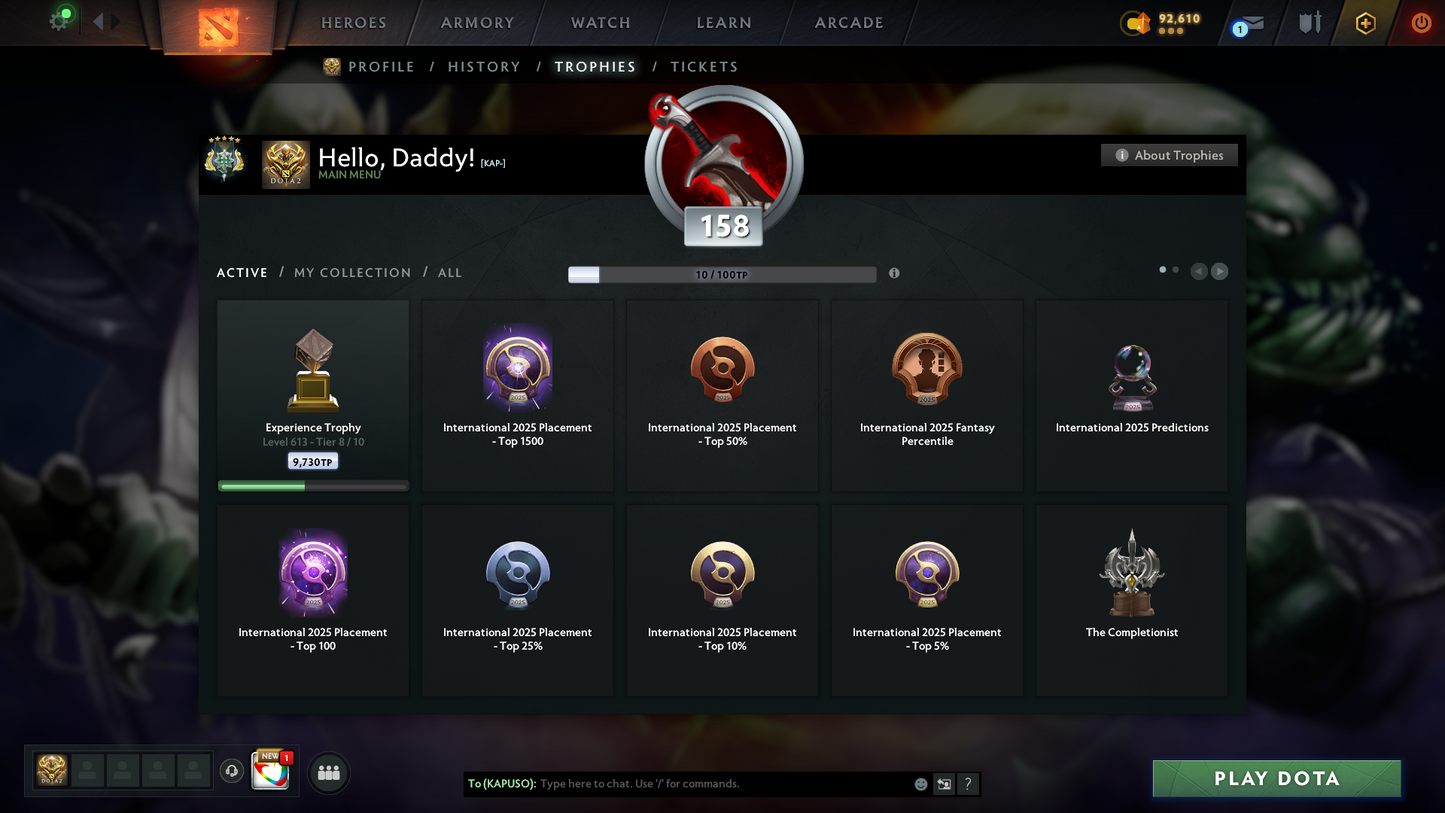This screenshot has width=1445, height=813.
Task: Start matchmaking with Play Dota
Action: pos(1276,779)
